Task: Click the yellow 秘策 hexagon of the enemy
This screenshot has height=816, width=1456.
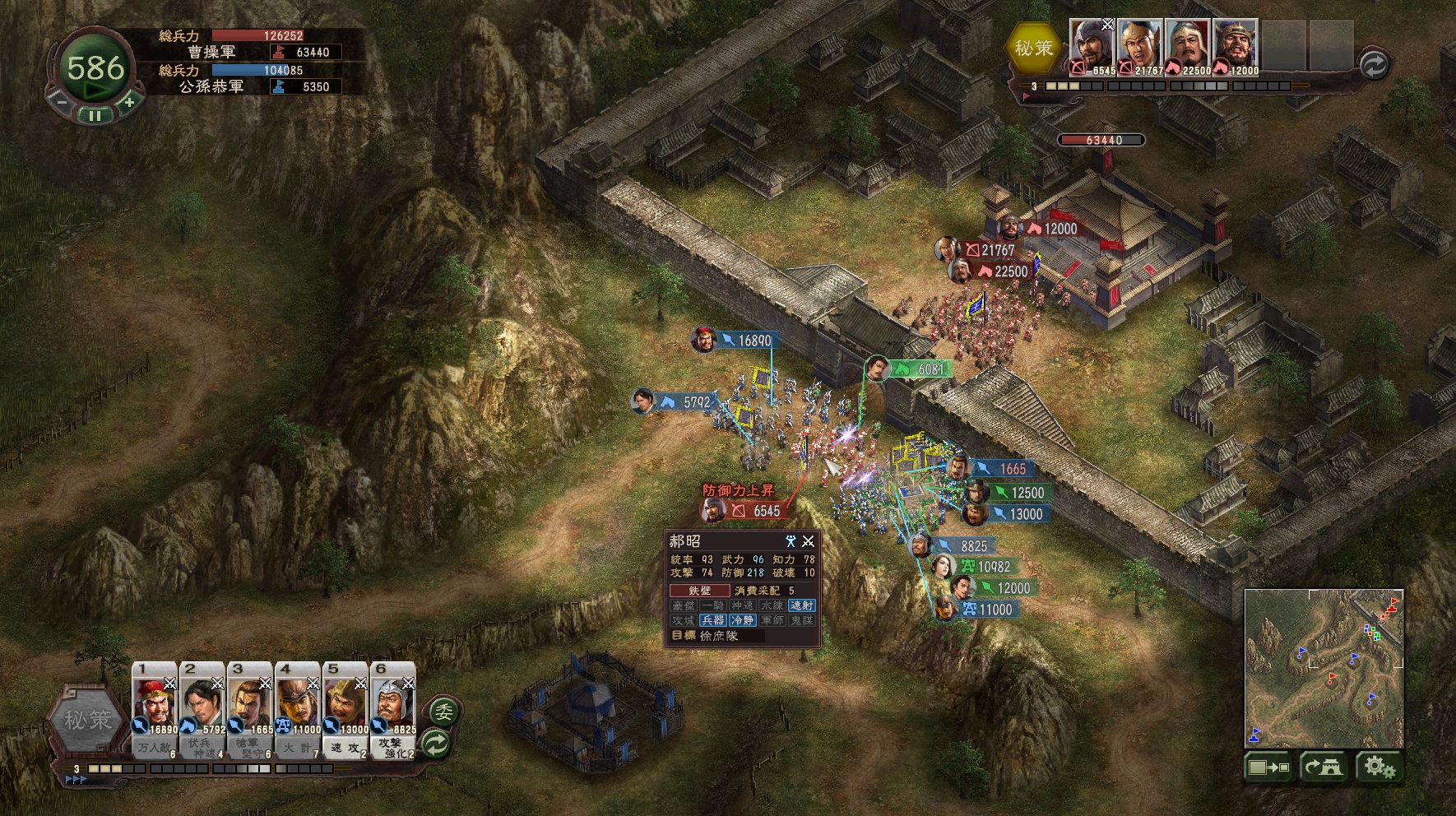Action: [1033, 48]
